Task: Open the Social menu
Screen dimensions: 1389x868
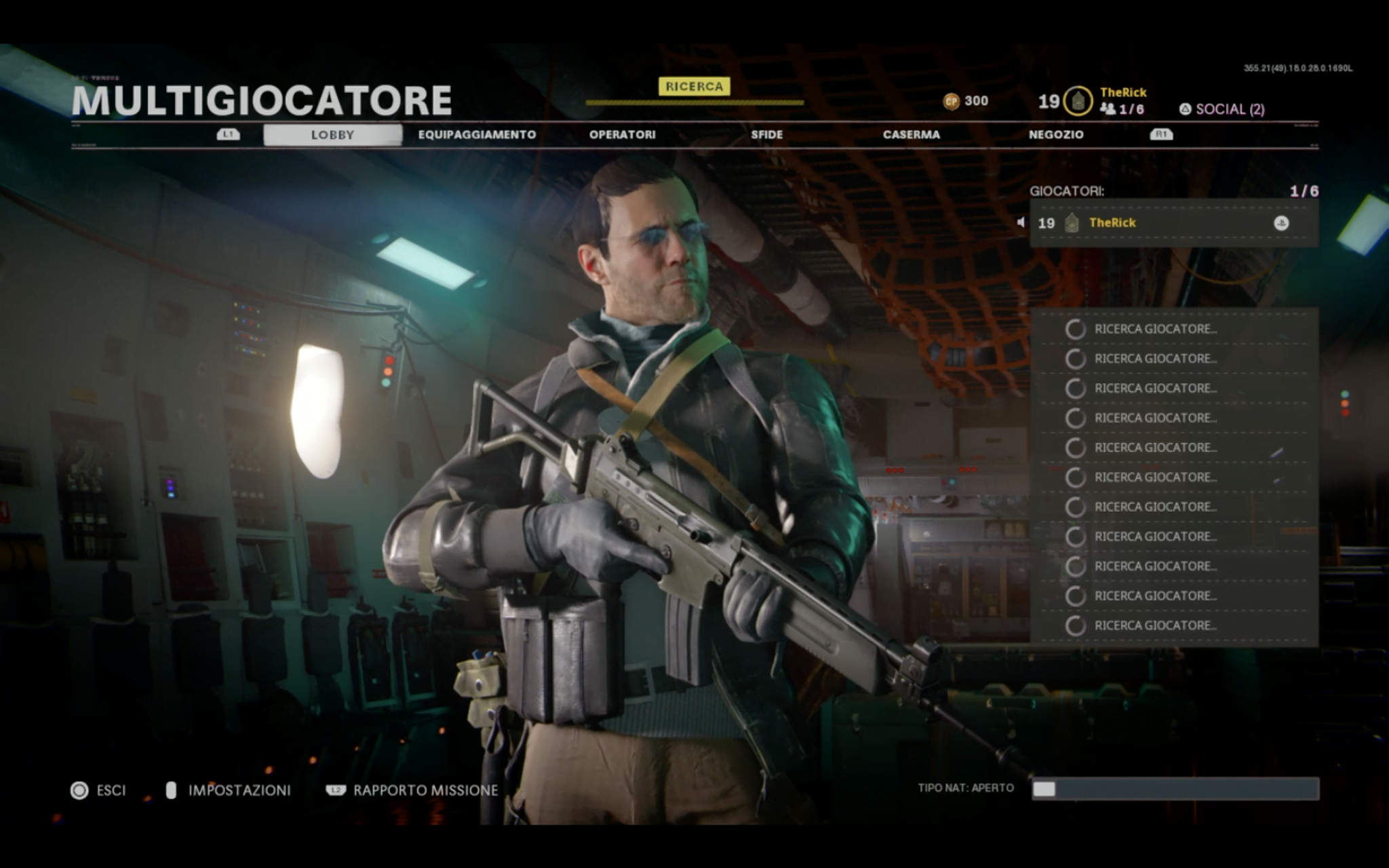Action: 1222,109
